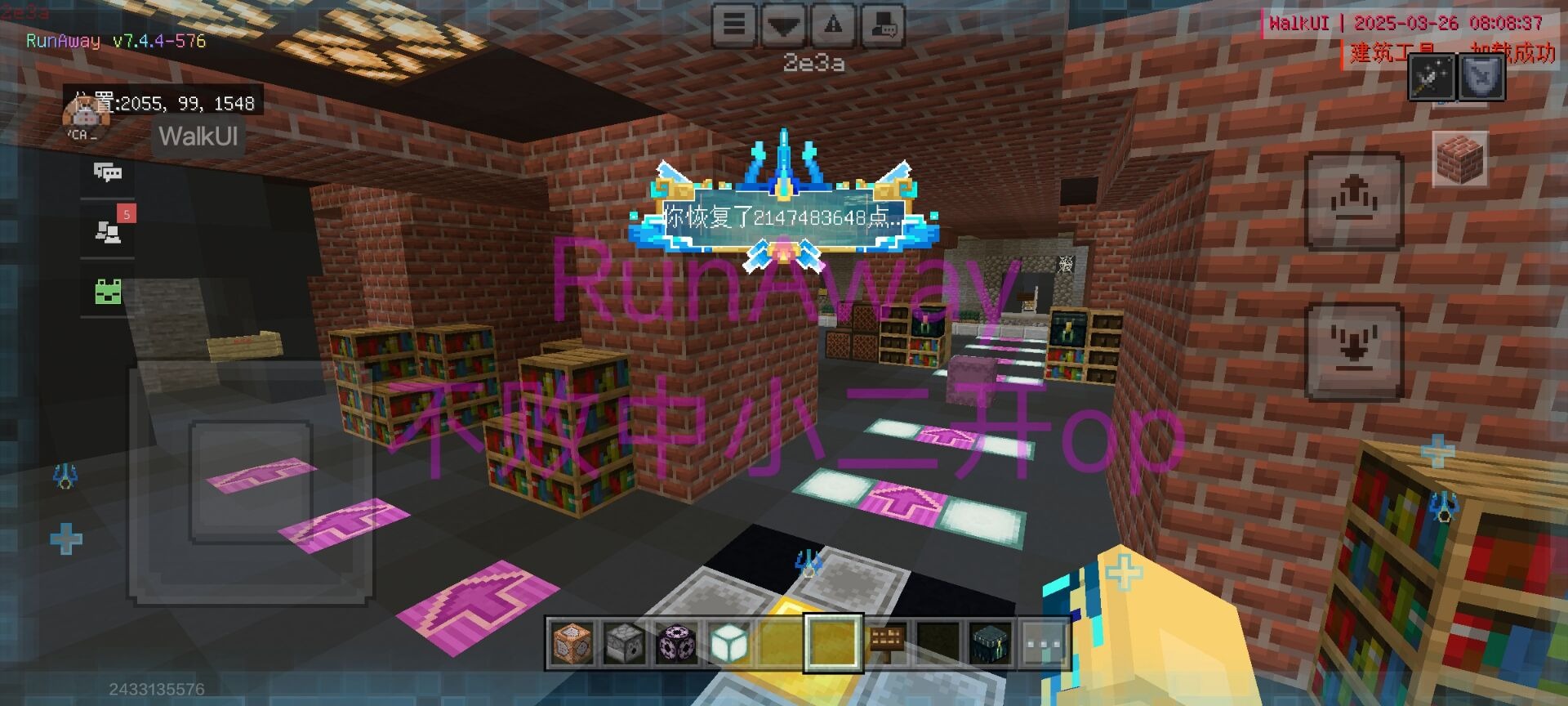This screenshot has height=706, width=1568.
Task: Tap the shield icon at top right
Action: point(1481,78)
